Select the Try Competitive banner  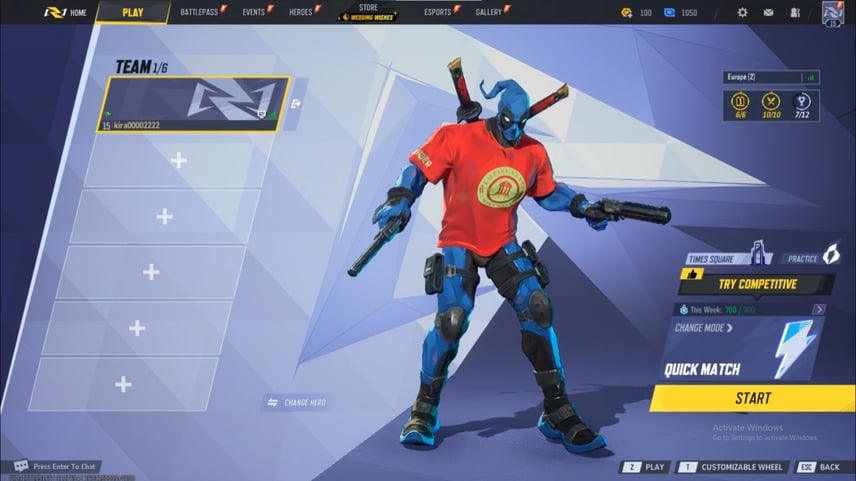click(x=756, y=284)
